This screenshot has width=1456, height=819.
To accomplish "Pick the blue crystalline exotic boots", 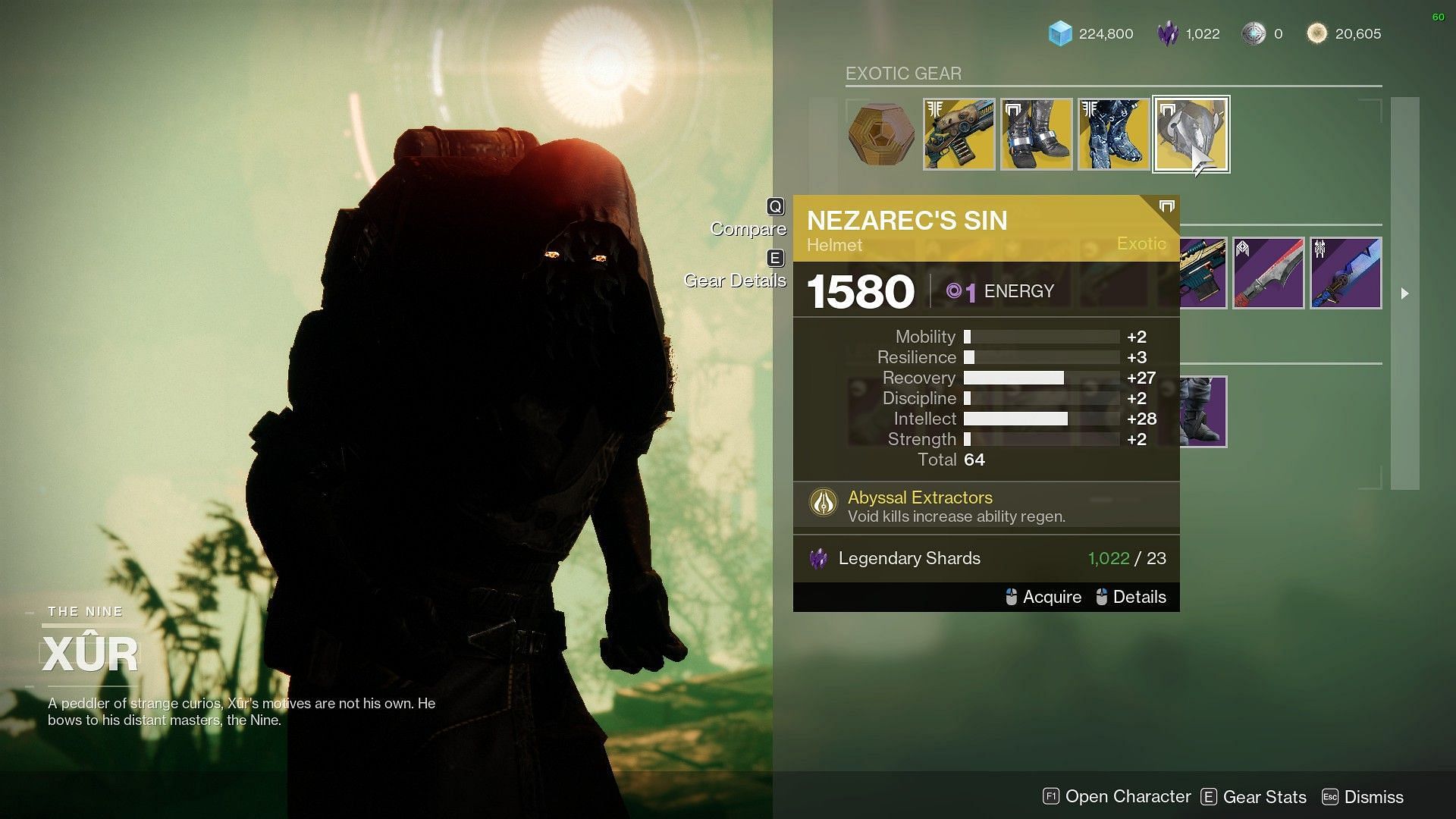I will pos(1114,134).
